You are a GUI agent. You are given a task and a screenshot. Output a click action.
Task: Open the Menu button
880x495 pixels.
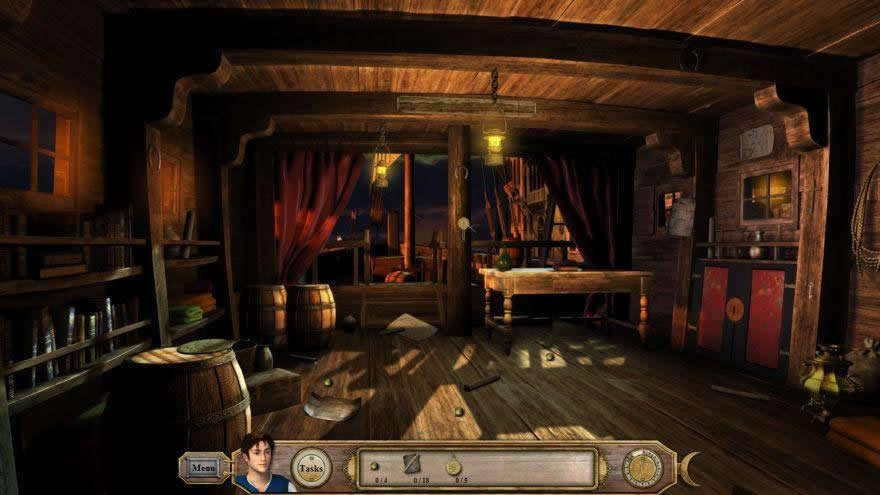coord(203,467)
